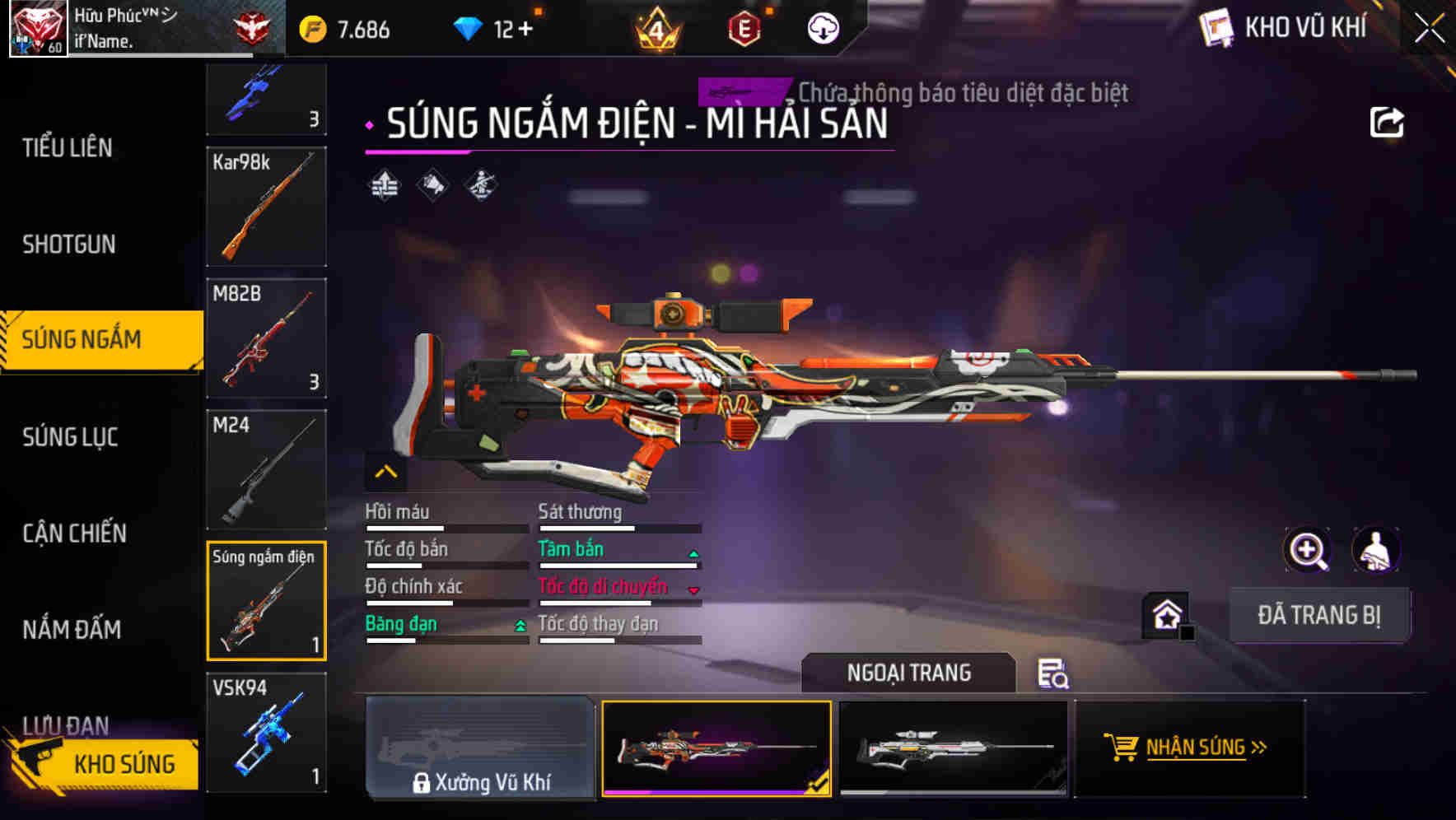Open the Shotgun weapon category

[69, 245]
